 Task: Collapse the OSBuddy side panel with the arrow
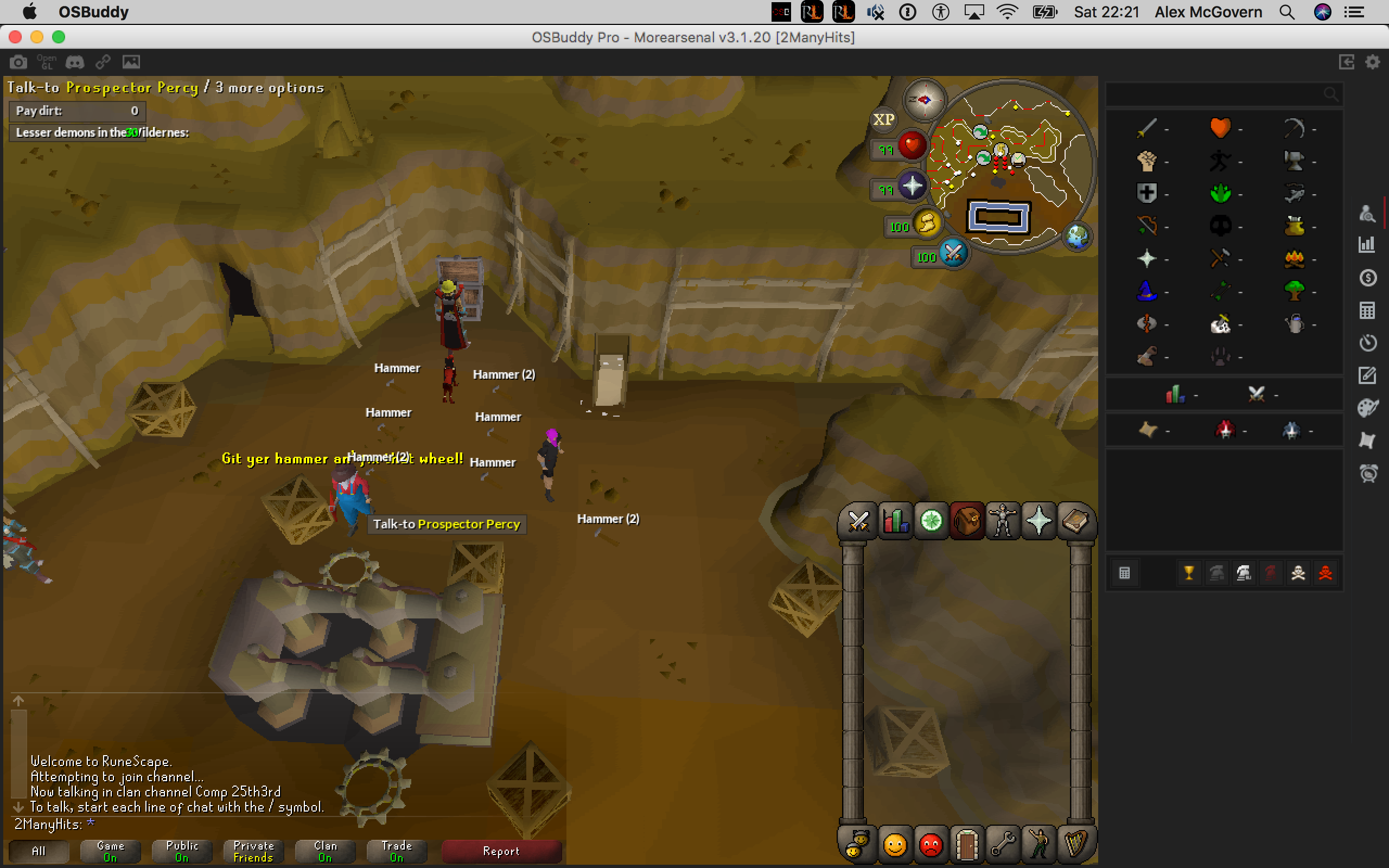point(1348,62)
